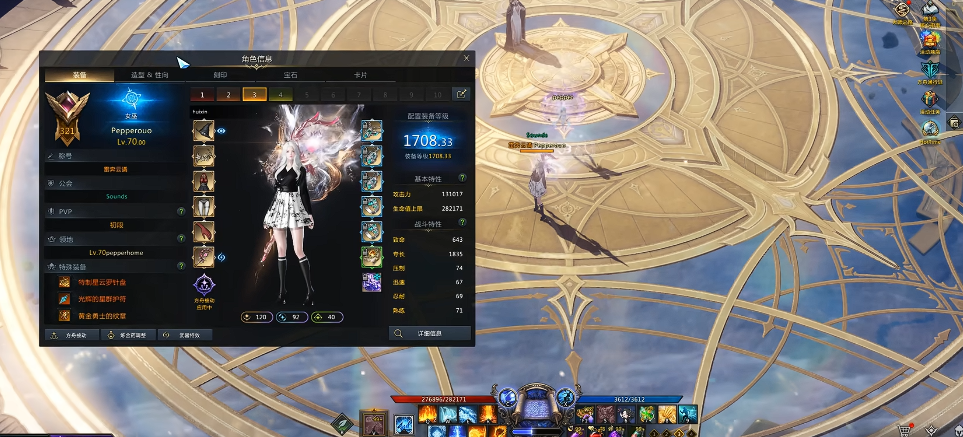963x437 pixels.
Task: Click the 方舟被动 button at panel bottom
Action: click(72, 335)
